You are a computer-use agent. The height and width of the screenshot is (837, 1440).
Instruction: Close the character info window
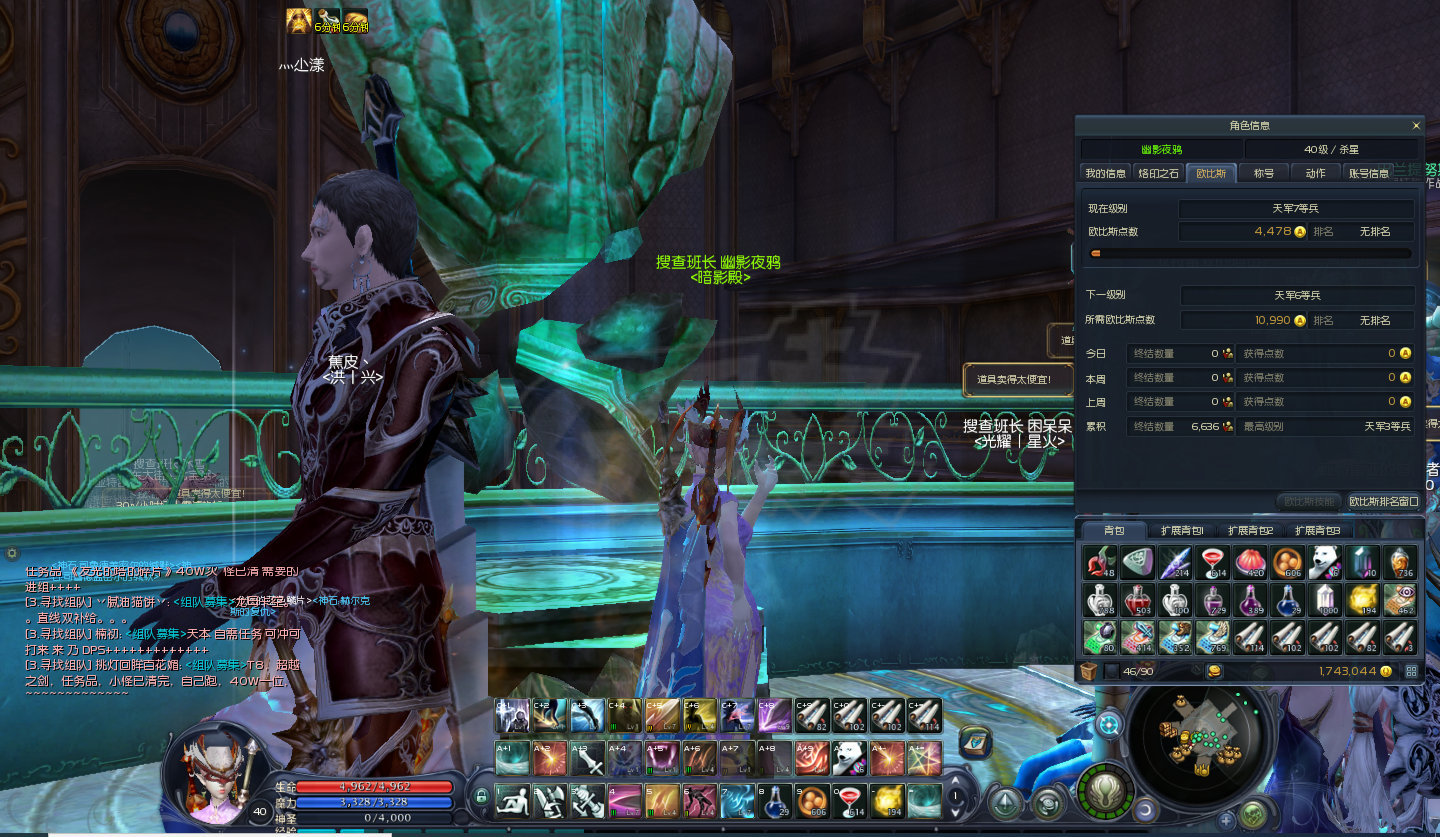[x=1416, y=126]
